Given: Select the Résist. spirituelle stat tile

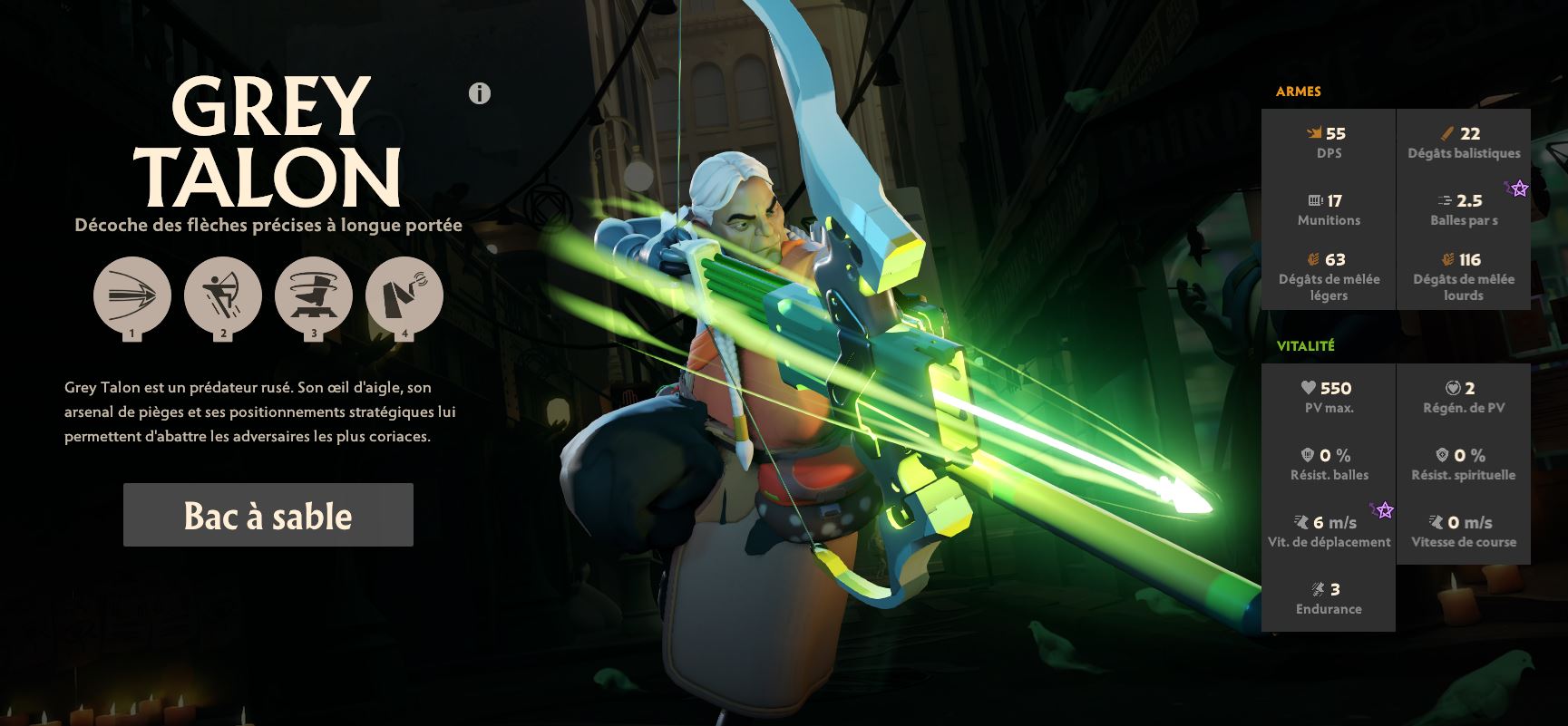Looking at the screenshot, I should pyautogui.click(x=1463, y=464).
